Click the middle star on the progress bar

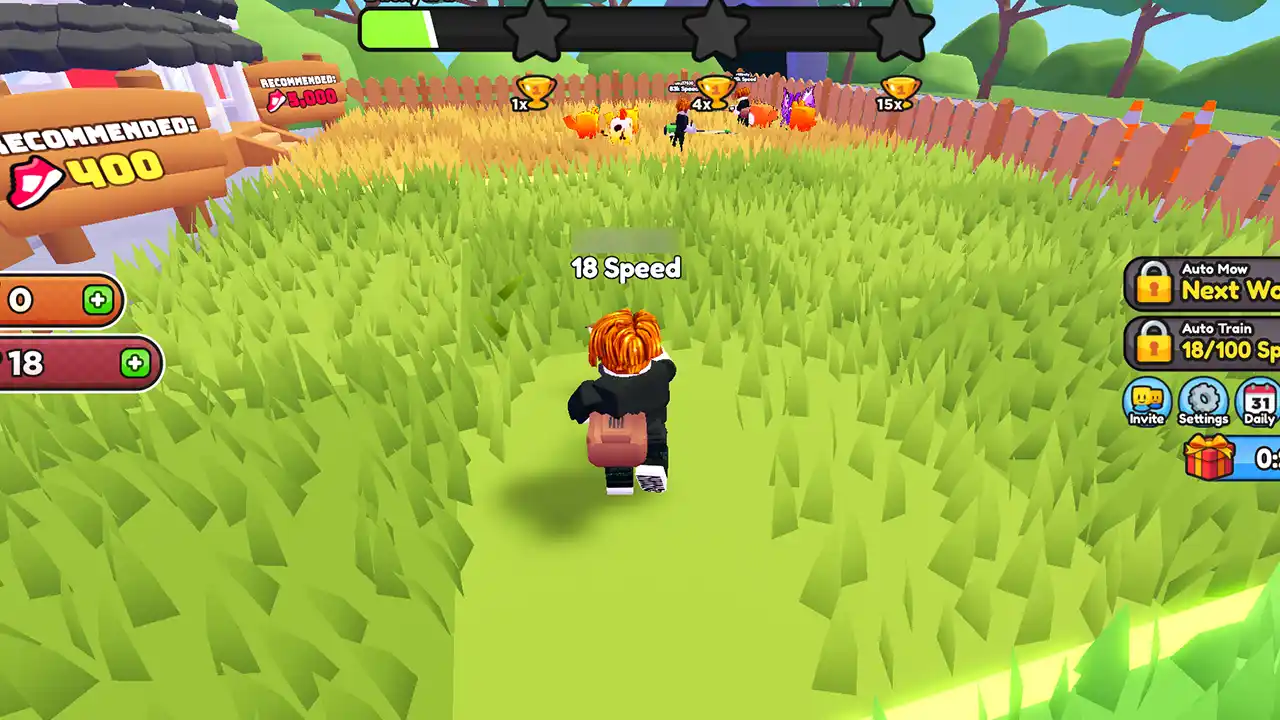[717, 29]
